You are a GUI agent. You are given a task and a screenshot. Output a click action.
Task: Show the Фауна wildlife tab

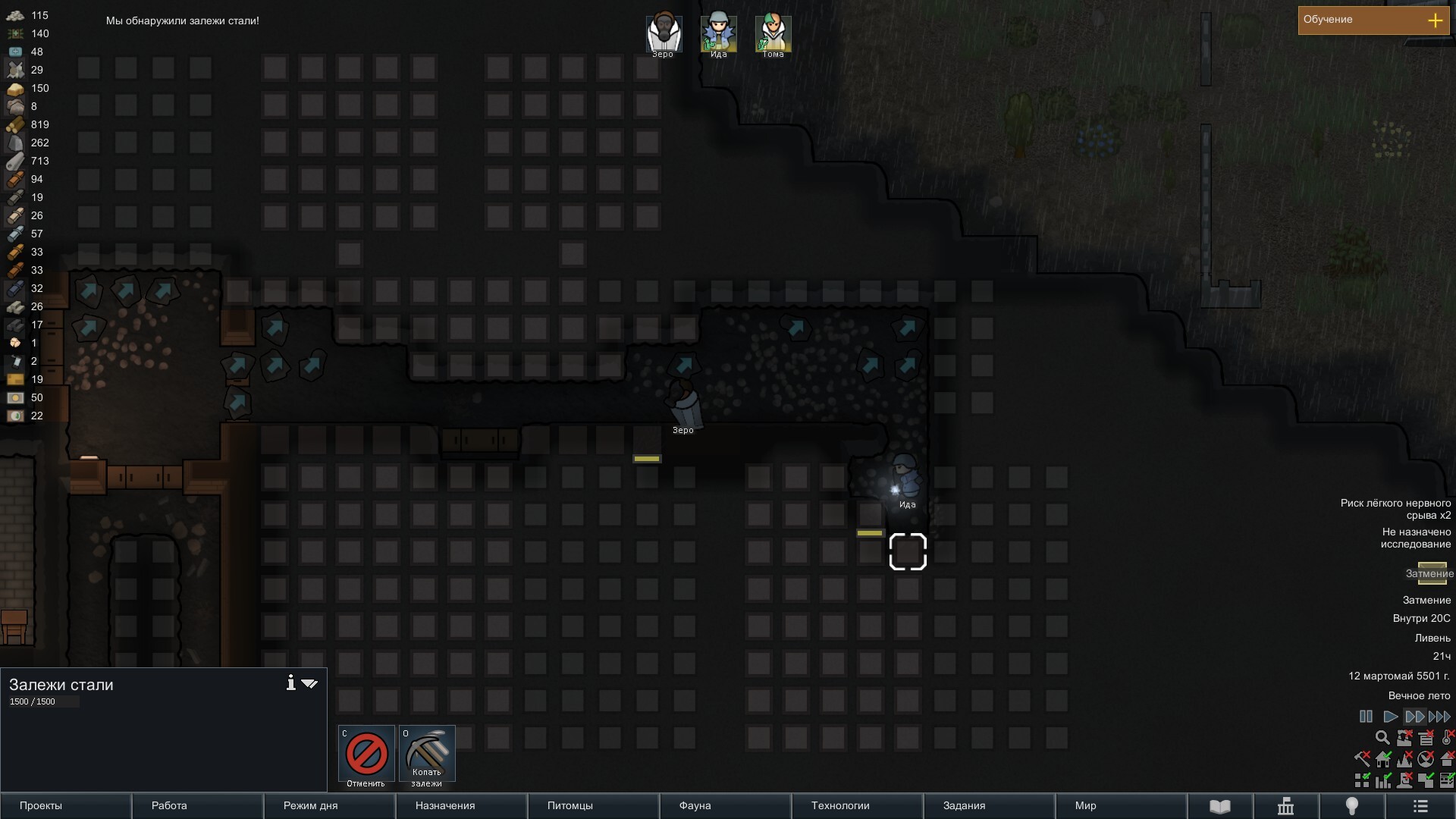725,806
